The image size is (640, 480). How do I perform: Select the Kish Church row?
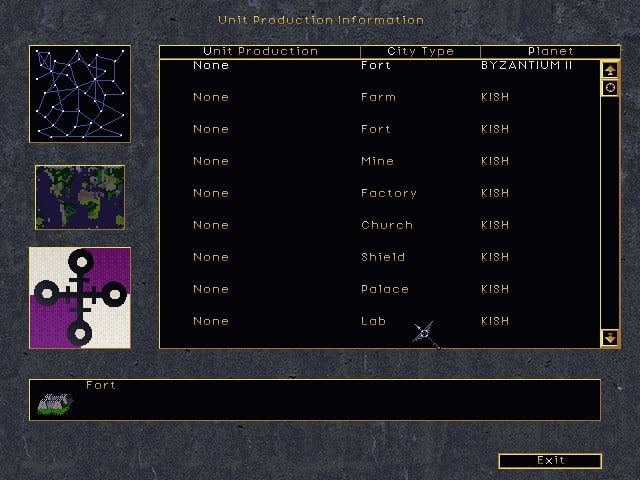[378, 226]
